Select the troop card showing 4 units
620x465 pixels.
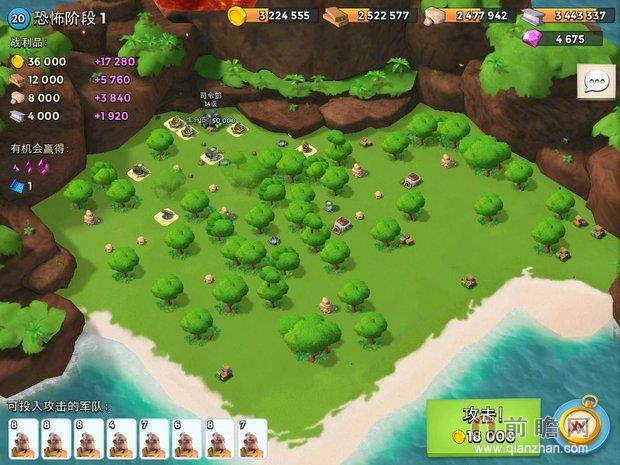[121, 438]
